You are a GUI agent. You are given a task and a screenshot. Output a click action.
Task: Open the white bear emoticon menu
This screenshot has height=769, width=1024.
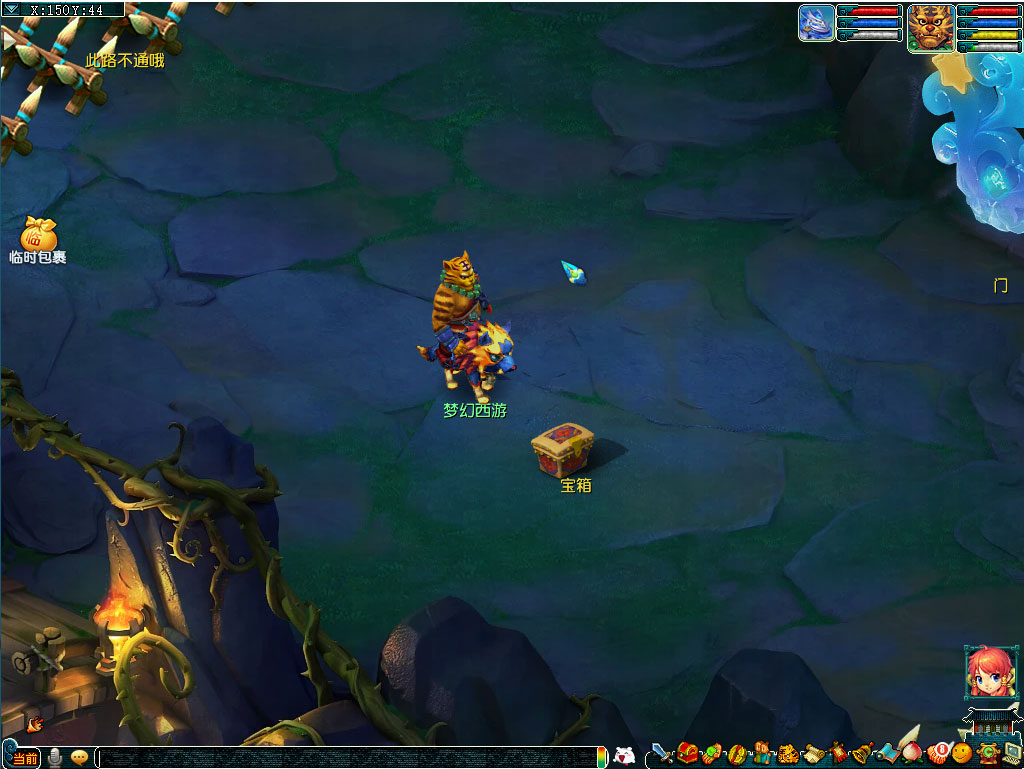pyautogui.click(x=624, y=756)
